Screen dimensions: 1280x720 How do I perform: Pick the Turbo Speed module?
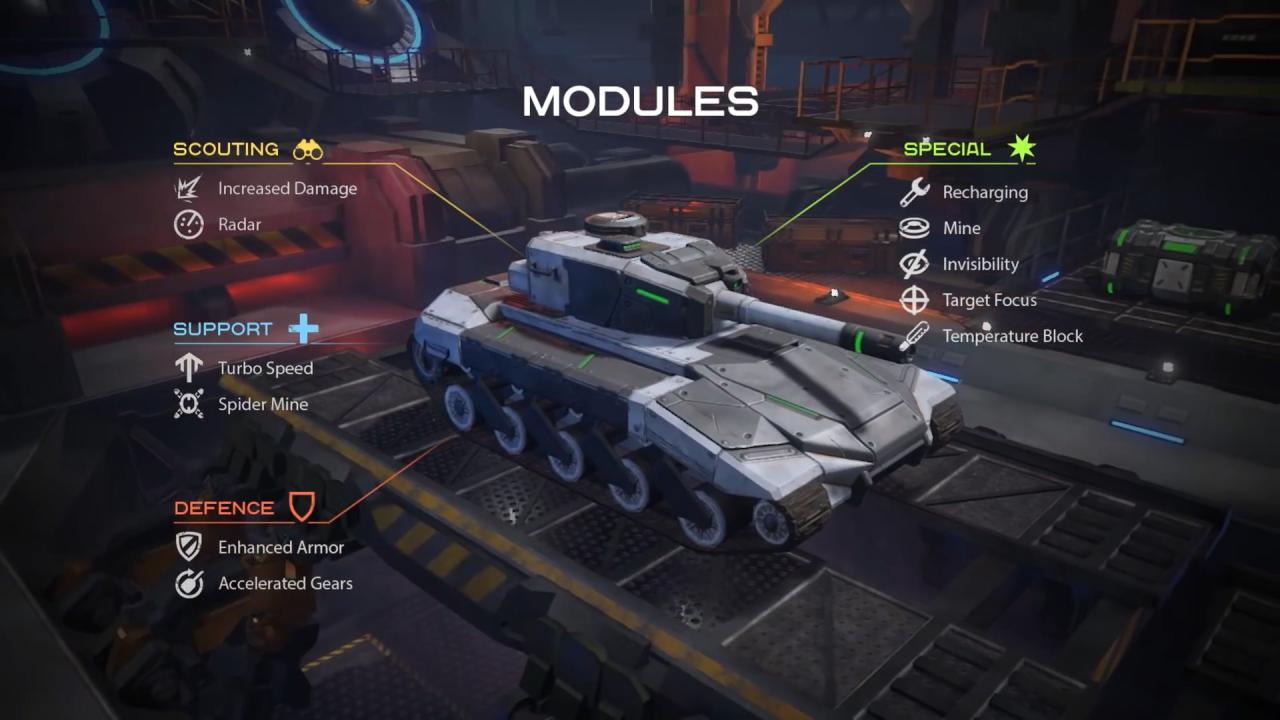click(x=265, y=368)
